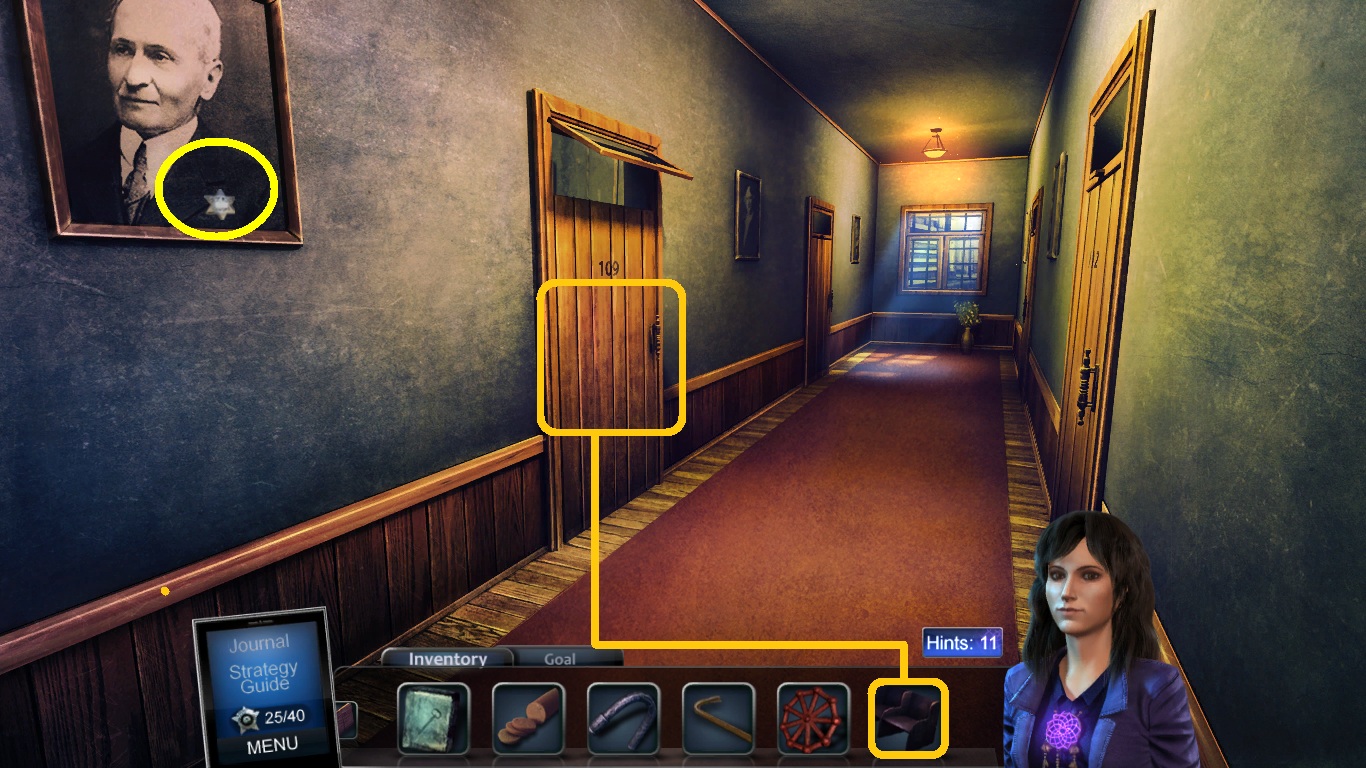Viewport: 1366px width, 768px height.
Task: Switch to the Goal tab
Action: pyautogui.click(x=560, y=659)
